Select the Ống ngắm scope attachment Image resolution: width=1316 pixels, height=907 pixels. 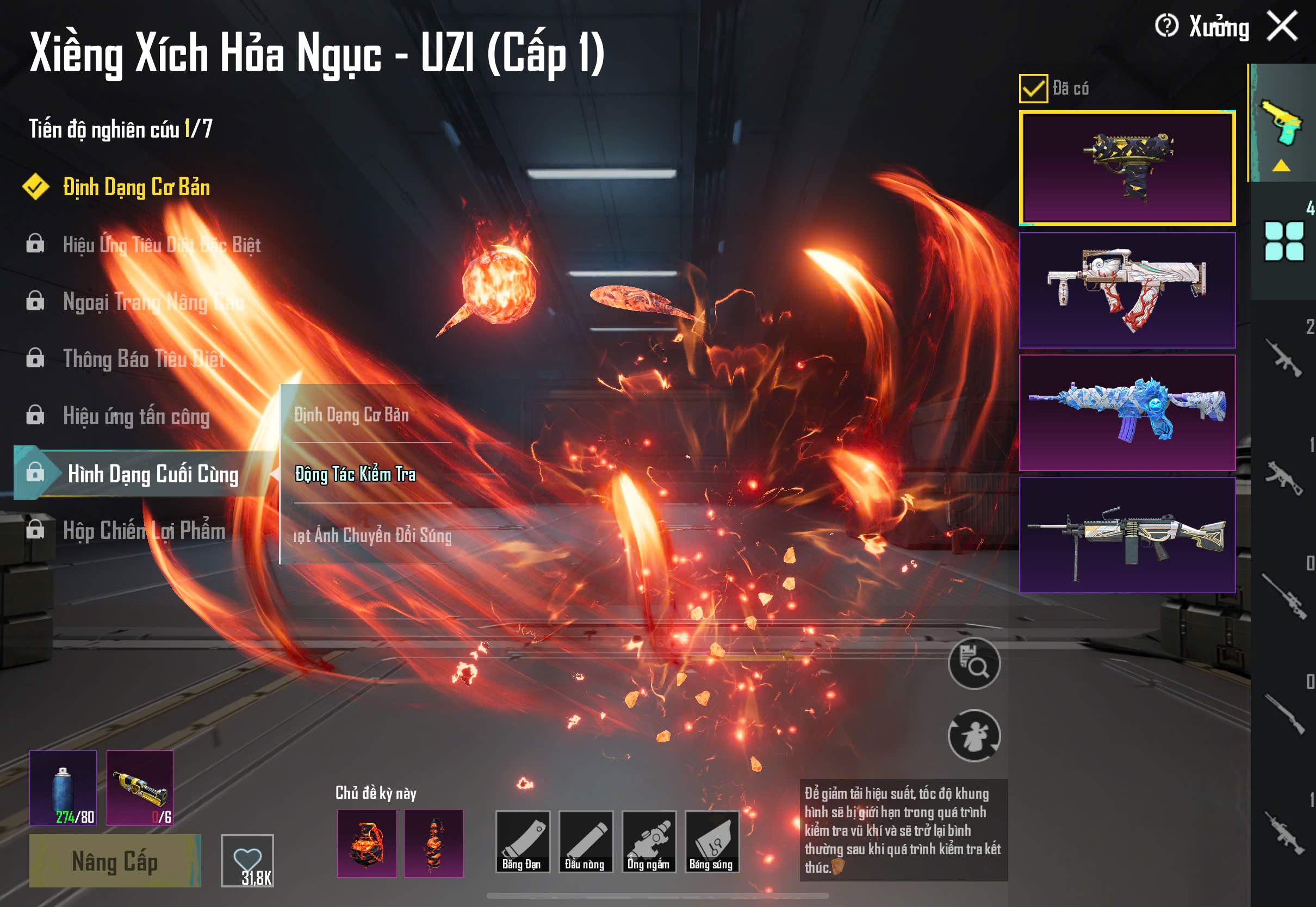649,842
